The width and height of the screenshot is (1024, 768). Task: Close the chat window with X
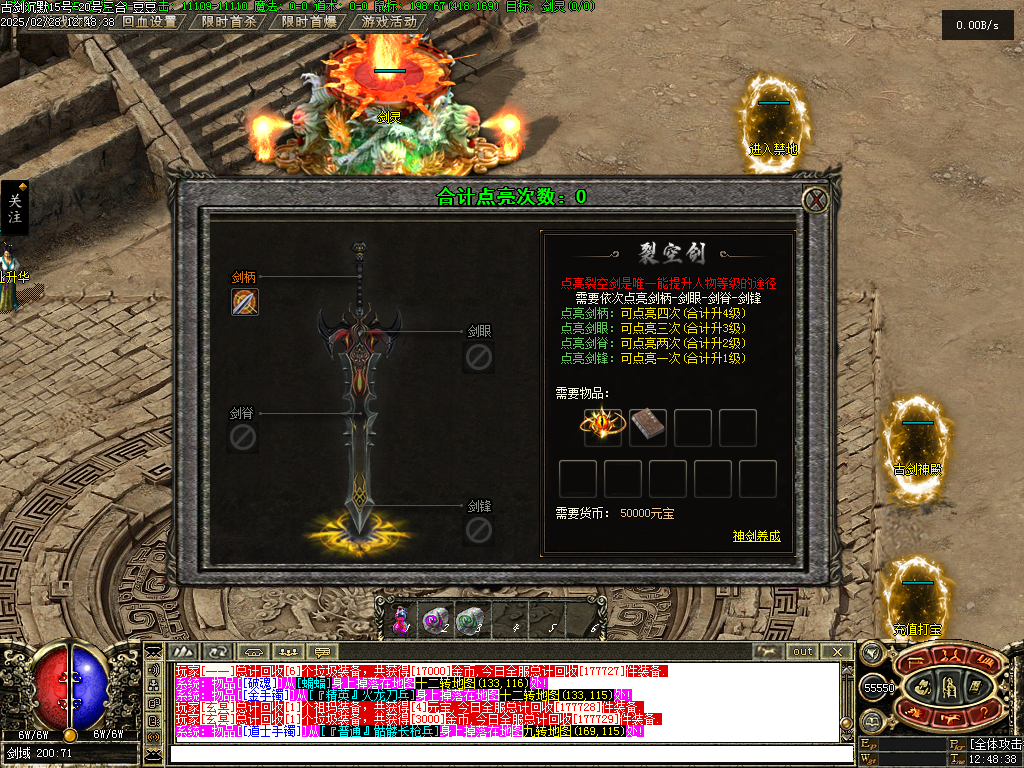[x=838, y=651]
